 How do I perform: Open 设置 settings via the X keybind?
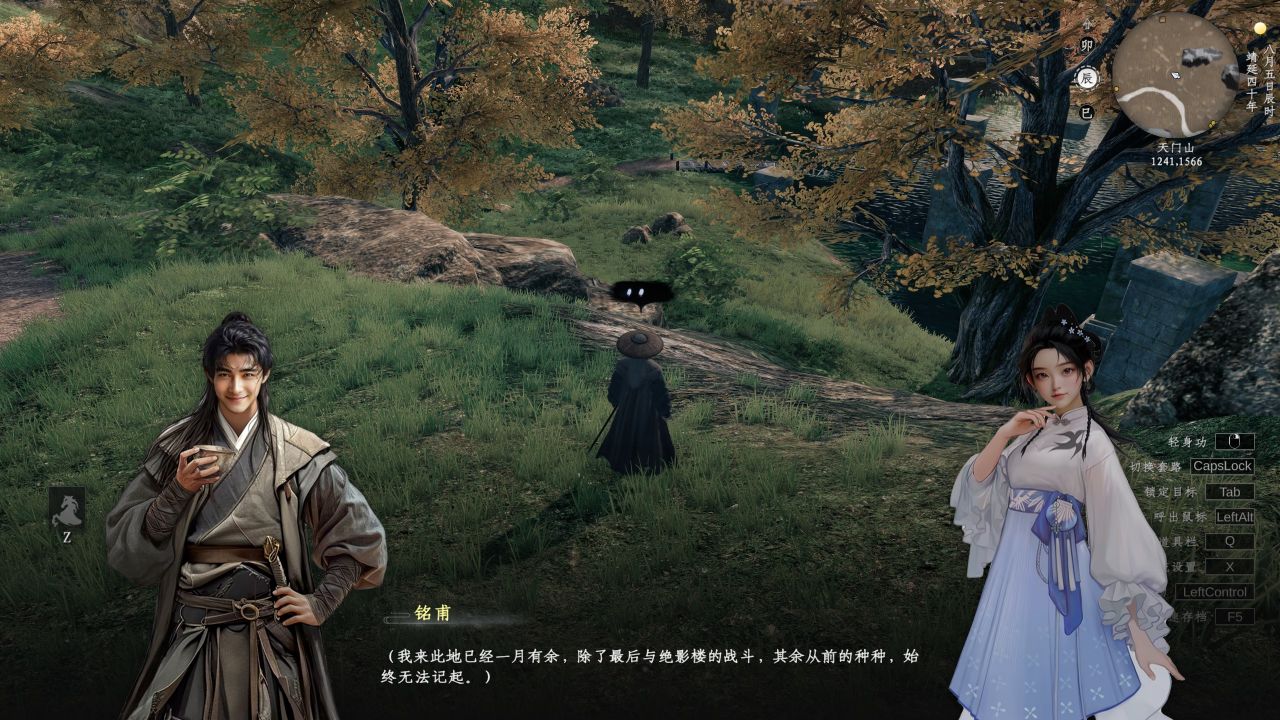(1229, 567)
